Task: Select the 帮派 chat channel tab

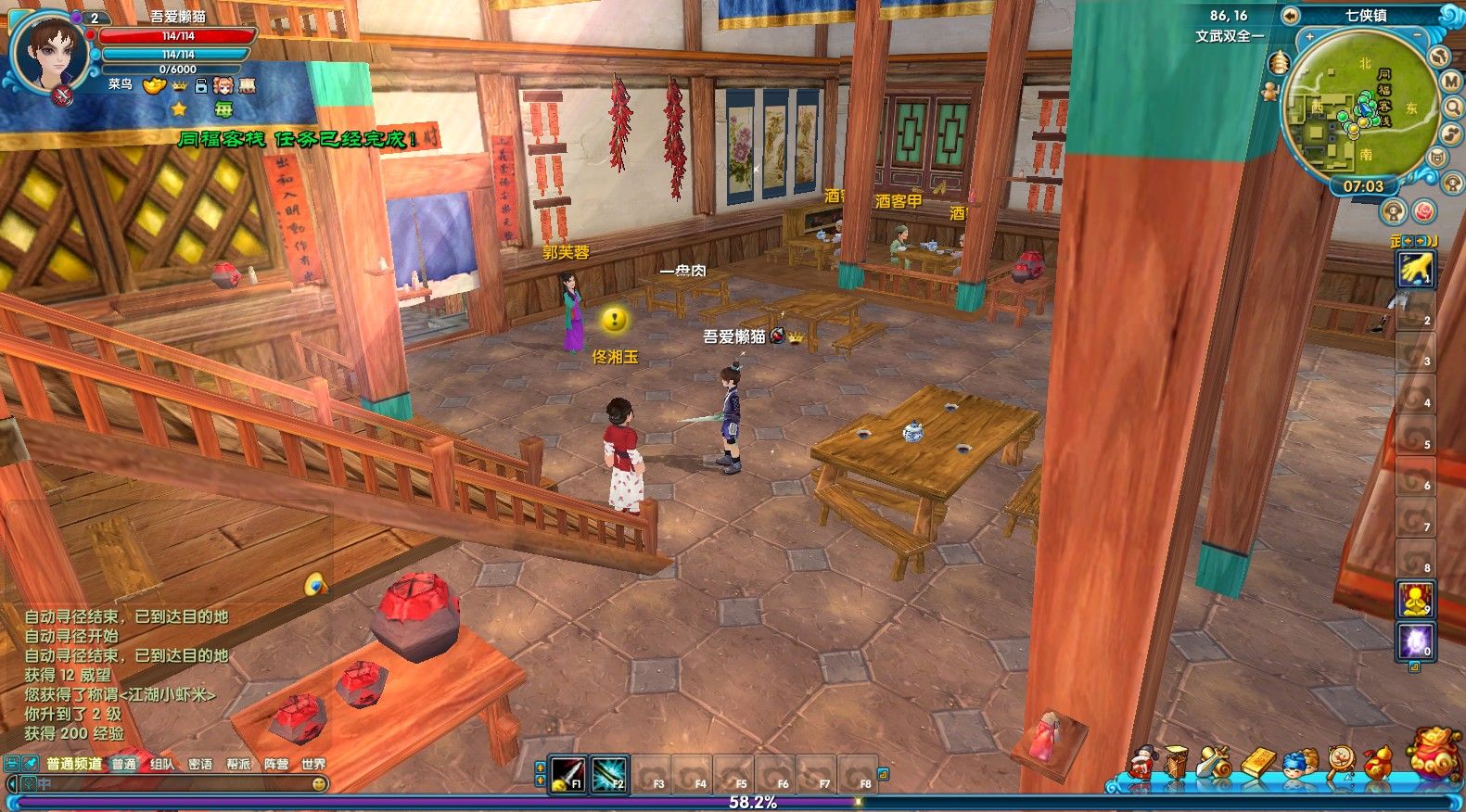Action: (x=238, y=764)
